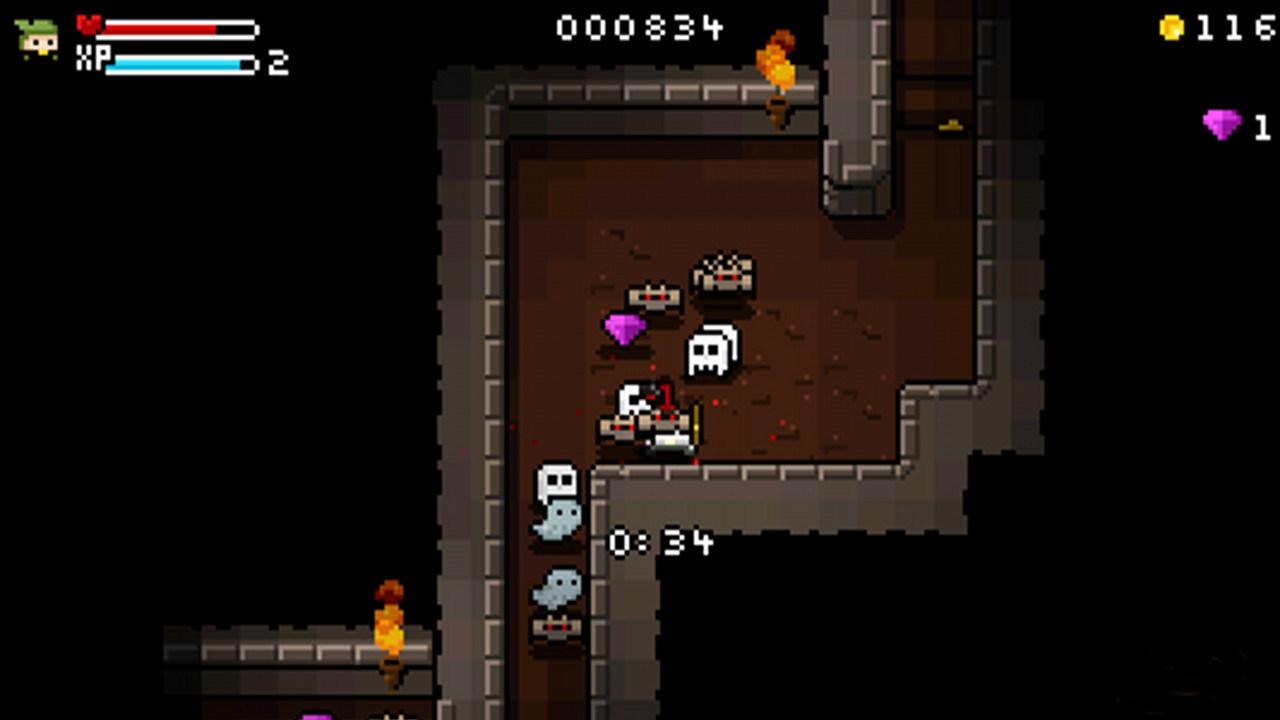Click the skeleton pile near the bottom wall

555,630
